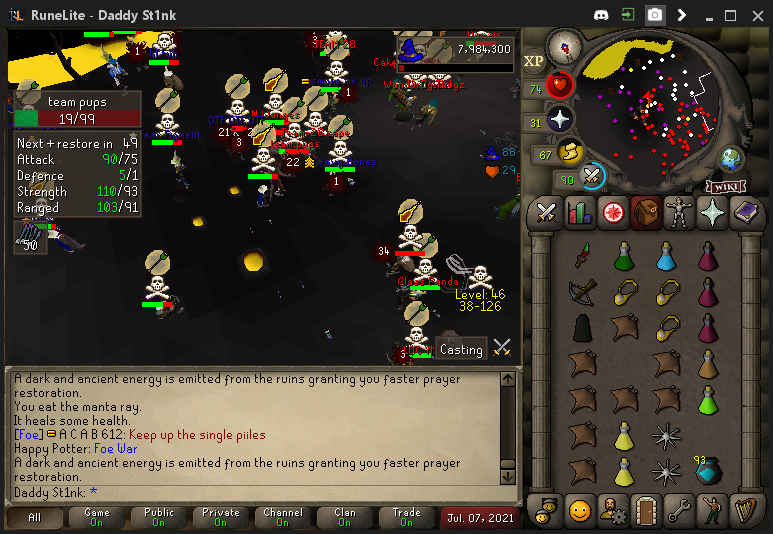Screen dimensions: 773x534
Task: Switch to the Skills tab
Action: tap(580, 213)
